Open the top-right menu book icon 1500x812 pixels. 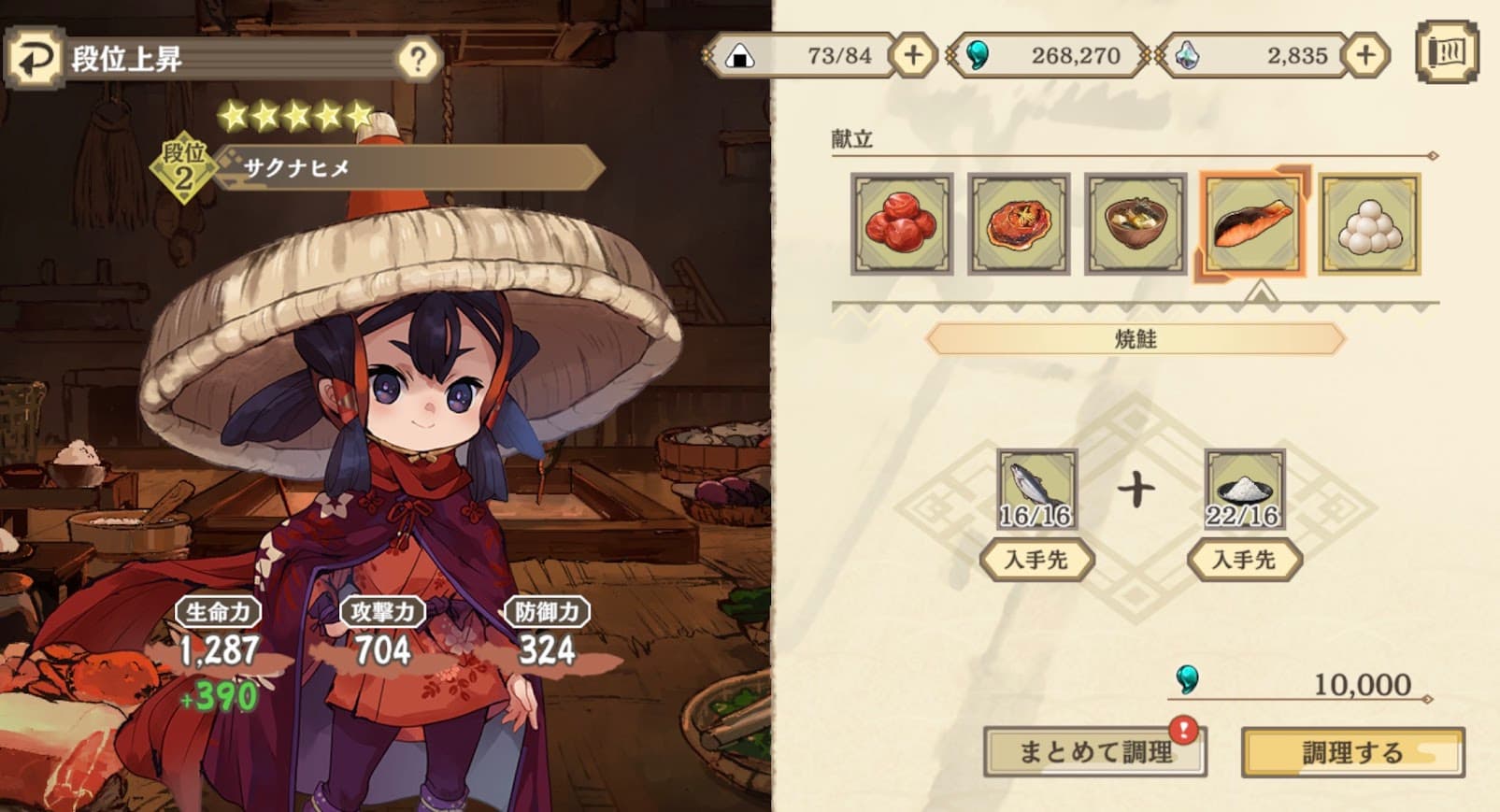1446,52
